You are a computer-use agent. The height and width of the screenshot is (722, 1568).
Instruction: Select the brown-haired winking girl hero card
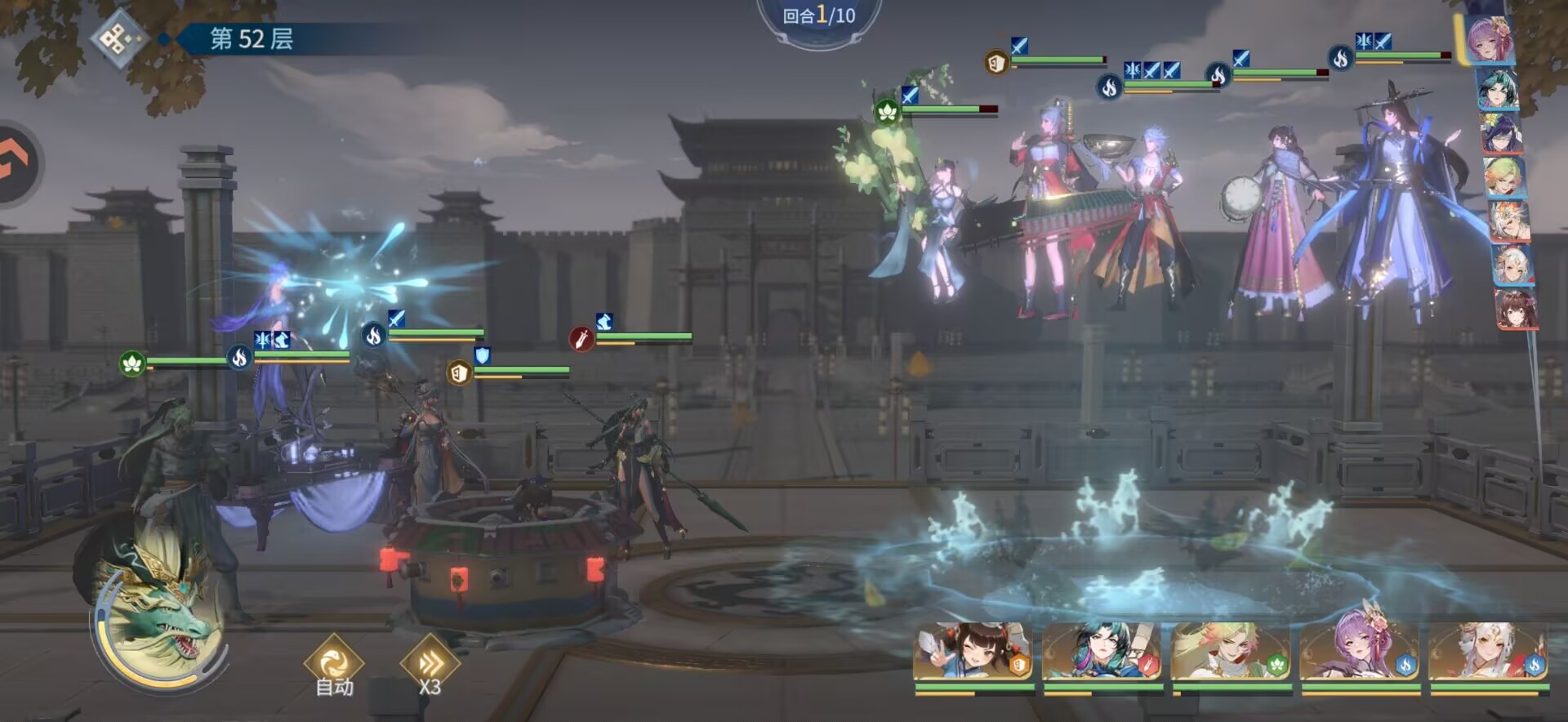(973, 653)
